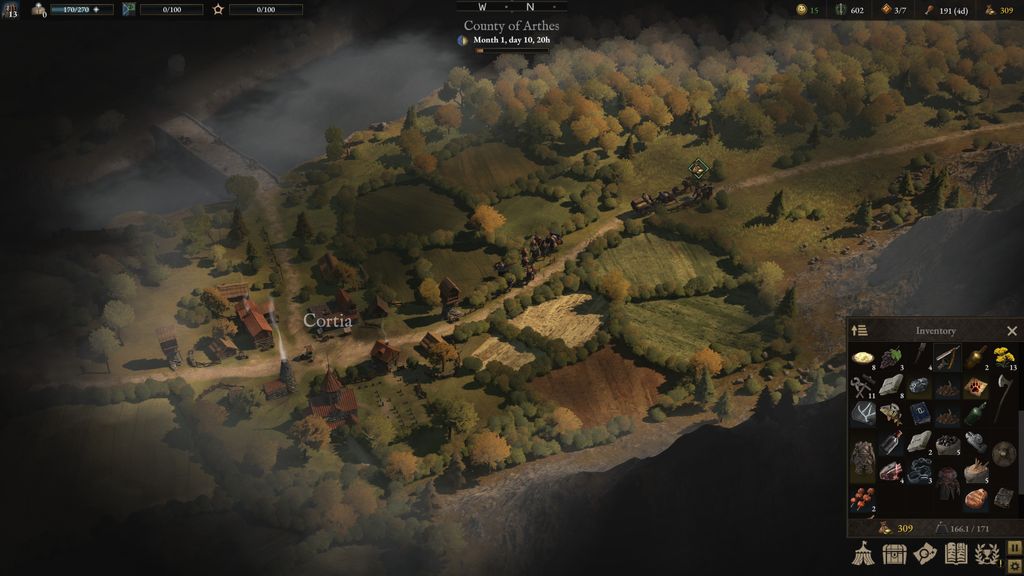Open the map from the toolbar
Image resolution: width=1024 pixels, height=576 pixels.
click(926, 553)
